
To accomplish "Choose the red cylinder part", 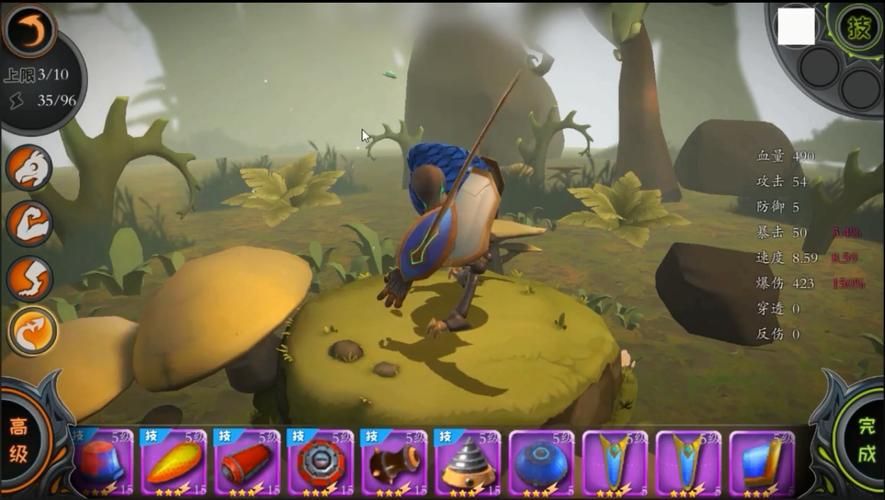I will tap(247, 462).
